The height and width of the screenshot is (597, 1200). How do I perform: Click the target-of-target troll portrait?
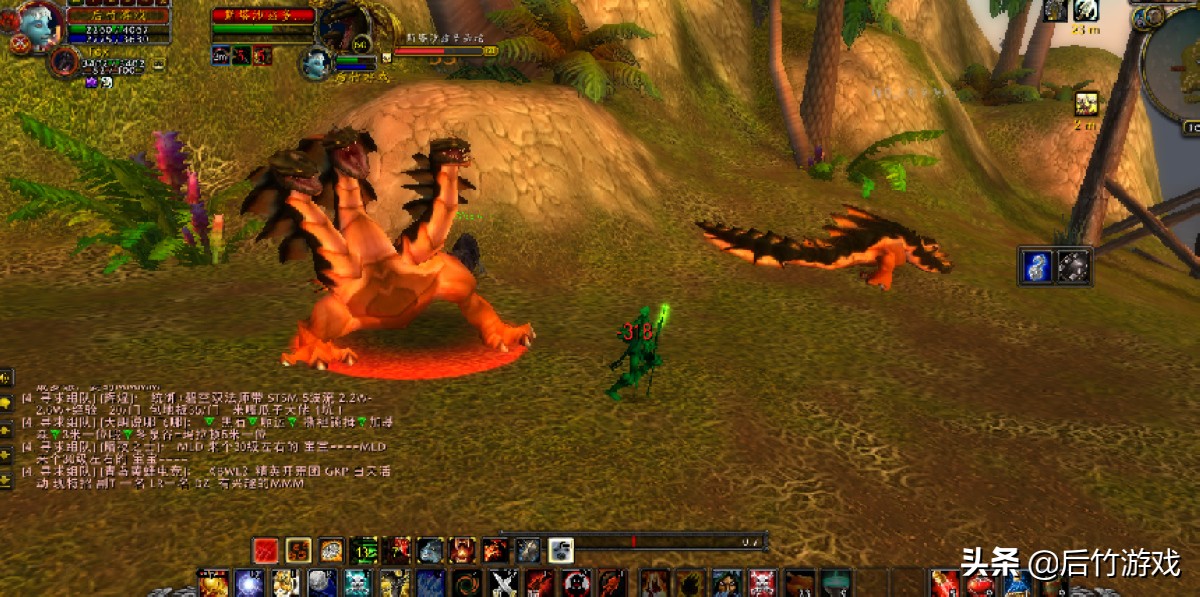click(317, 63)
